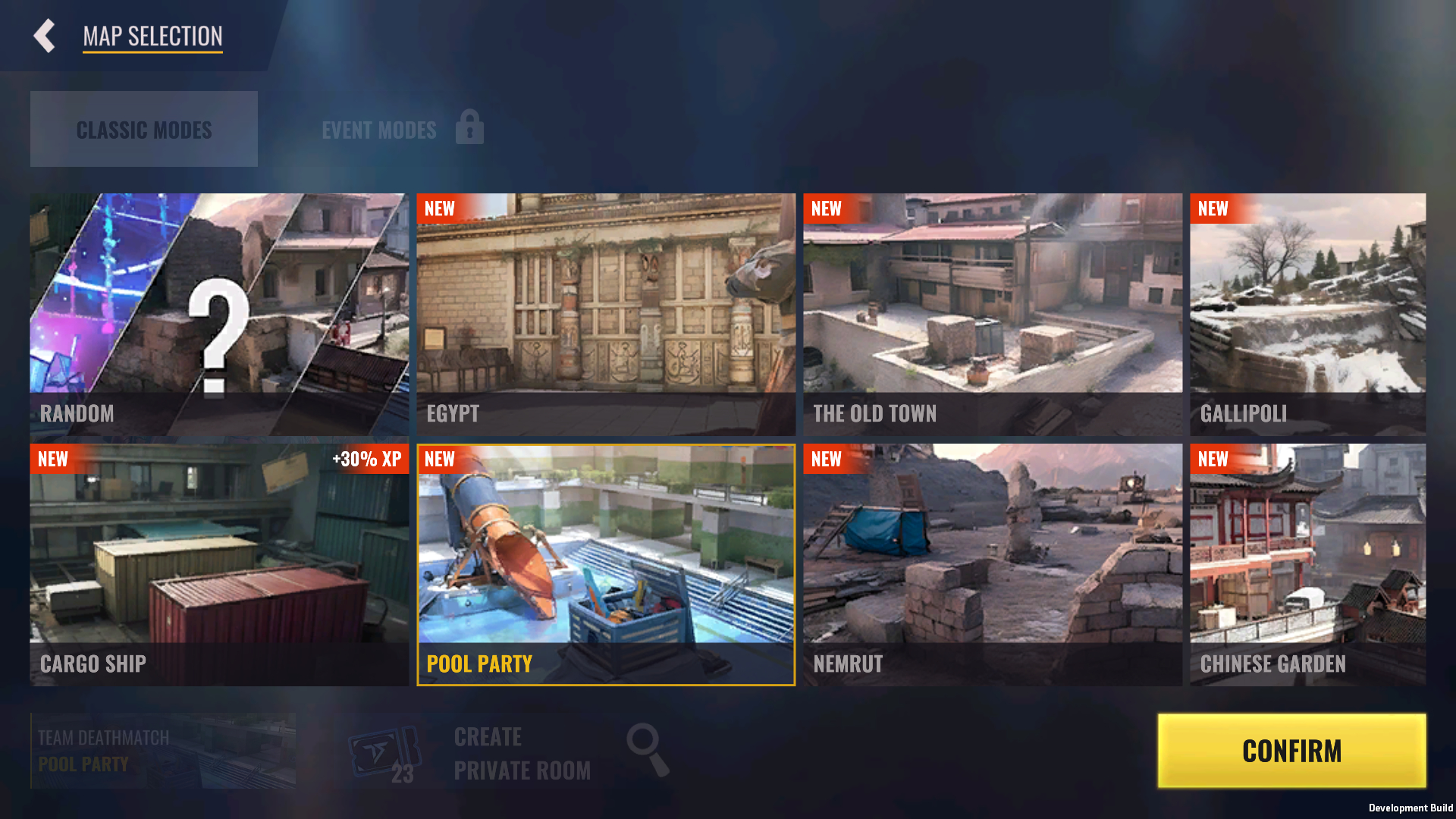This screenshot has width=1456, height=819.
Task: Confirm the map selection
Action: (1291, 751)
